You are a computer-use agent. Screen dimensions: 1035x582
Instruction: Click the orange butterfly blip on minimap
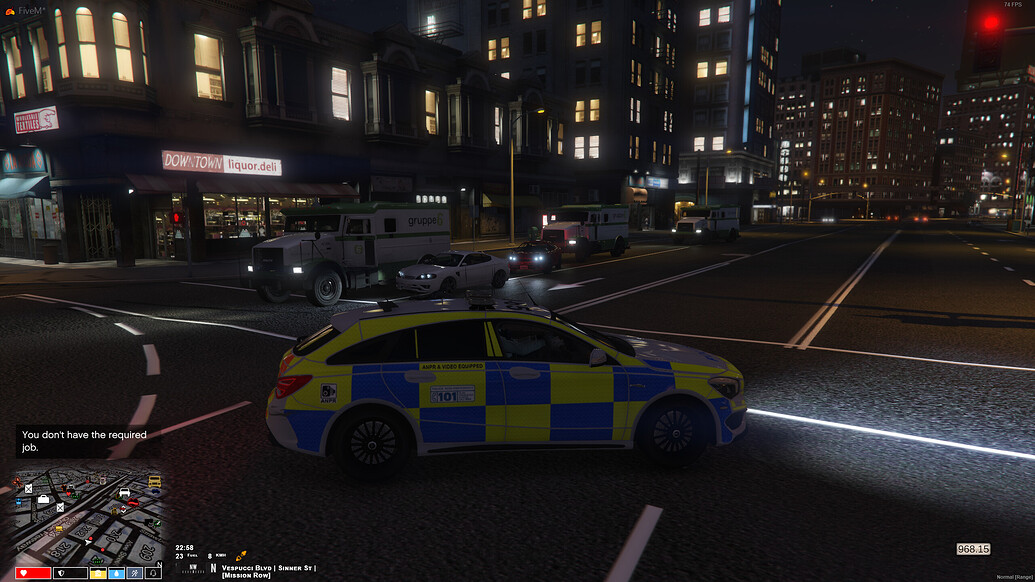click(17, 481)
